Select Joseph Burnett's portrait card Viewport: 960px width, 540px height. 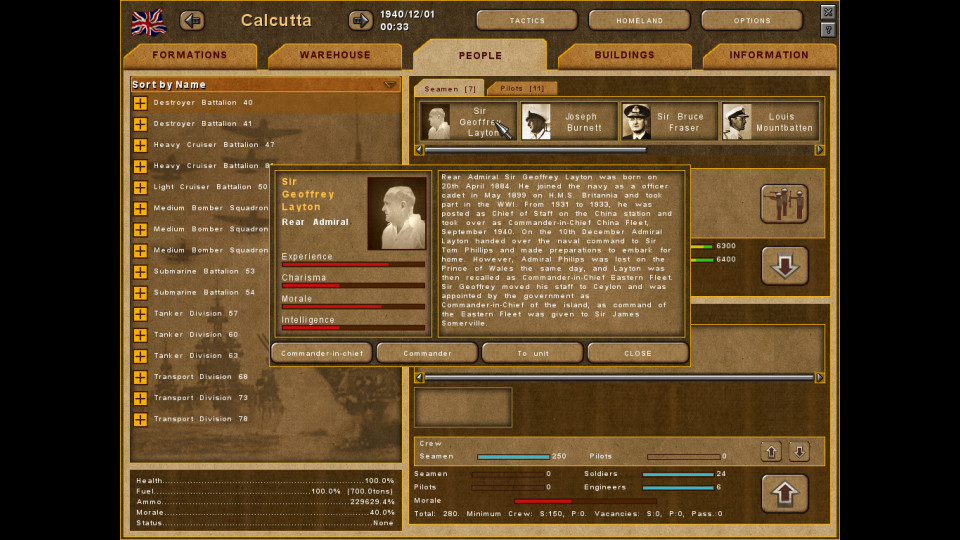click(568, 122)
